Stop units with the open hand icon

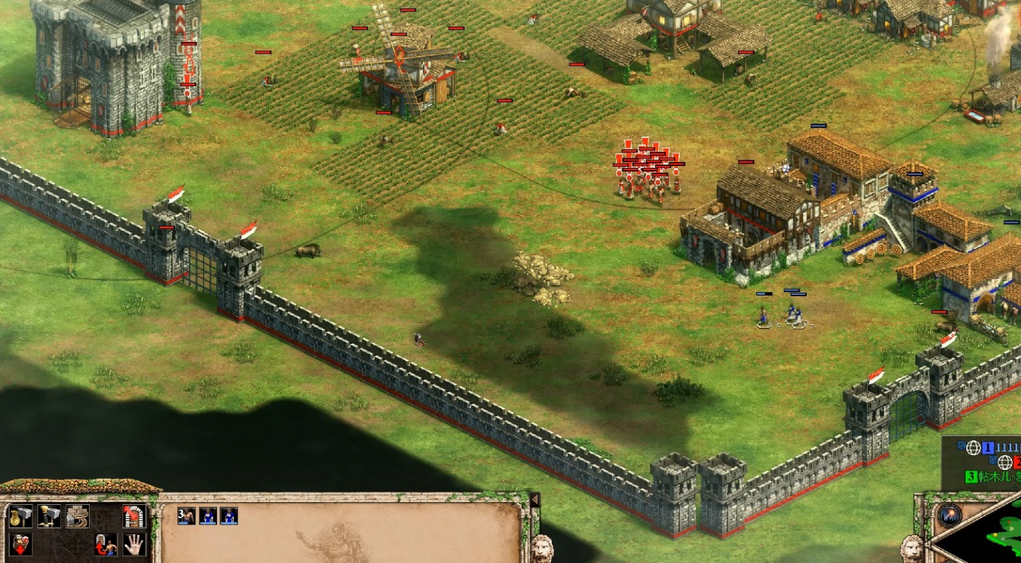tap(133, 544)
